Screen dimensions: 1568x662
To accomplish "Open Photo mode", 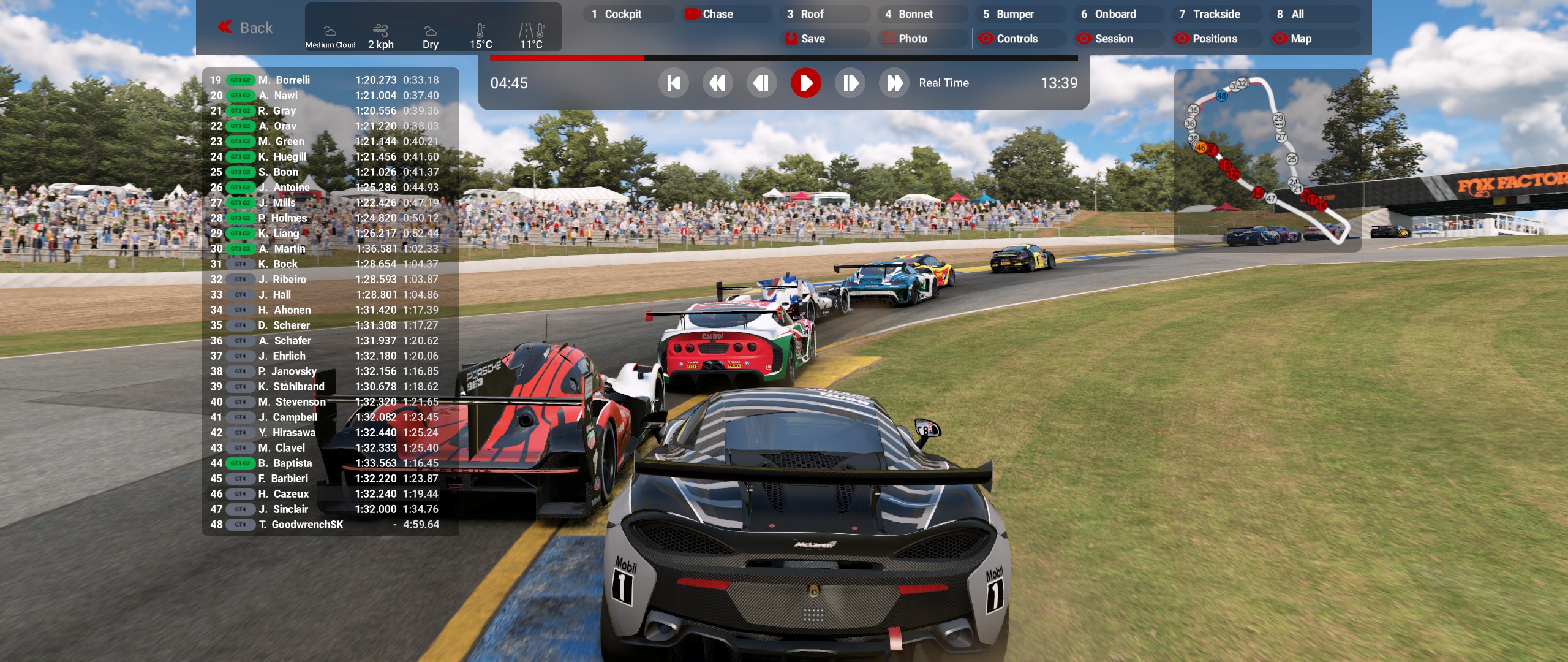I will 921,39.
